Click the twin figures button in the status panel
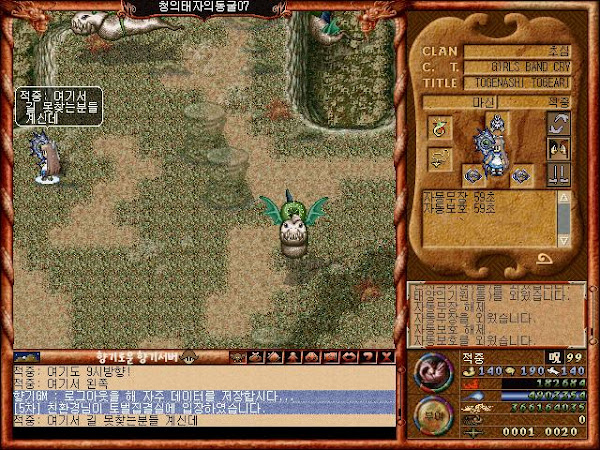Image resolution: width=600 pixels, height=450 pixels. (557, 148)
